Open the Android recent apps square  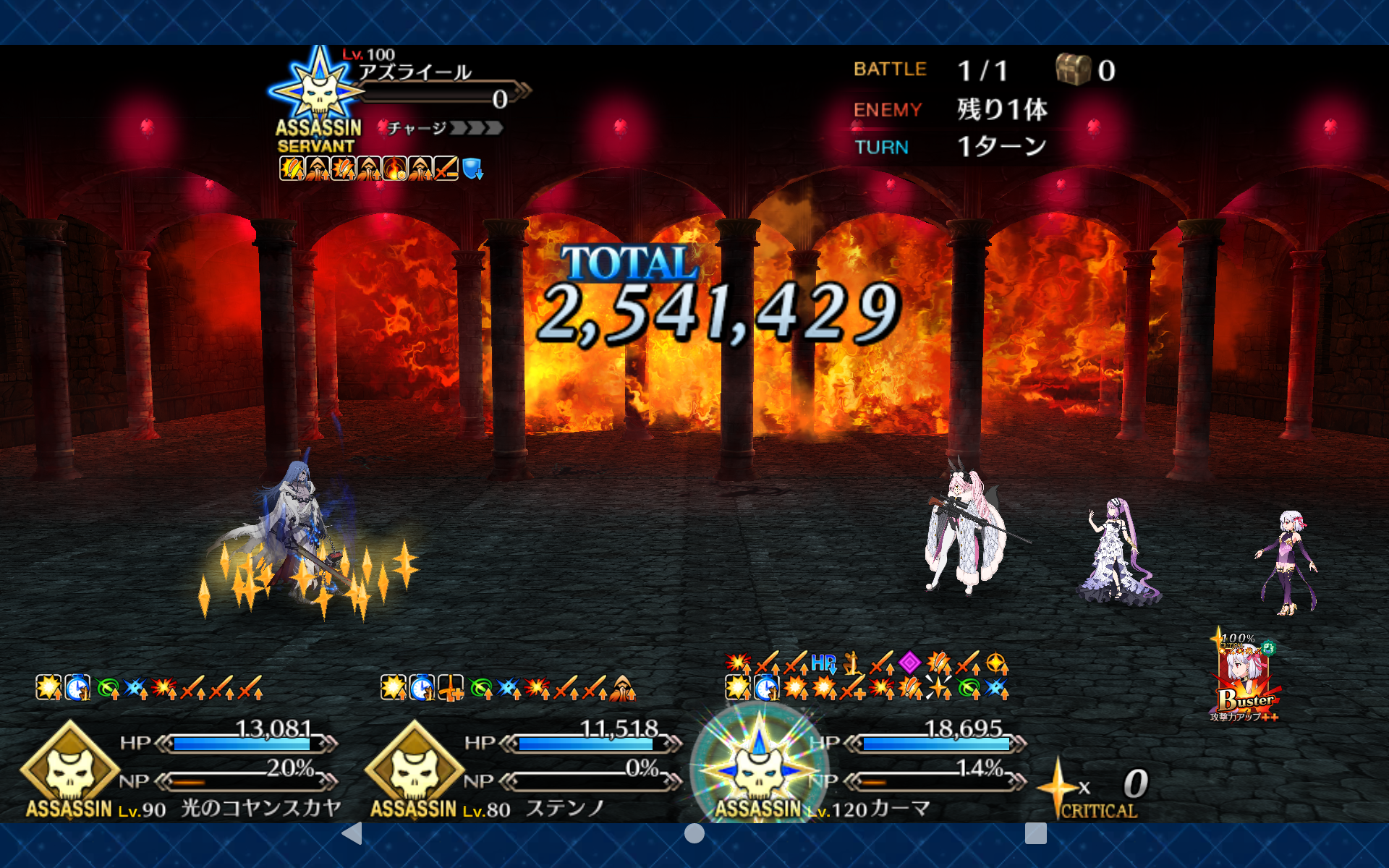1035,833
